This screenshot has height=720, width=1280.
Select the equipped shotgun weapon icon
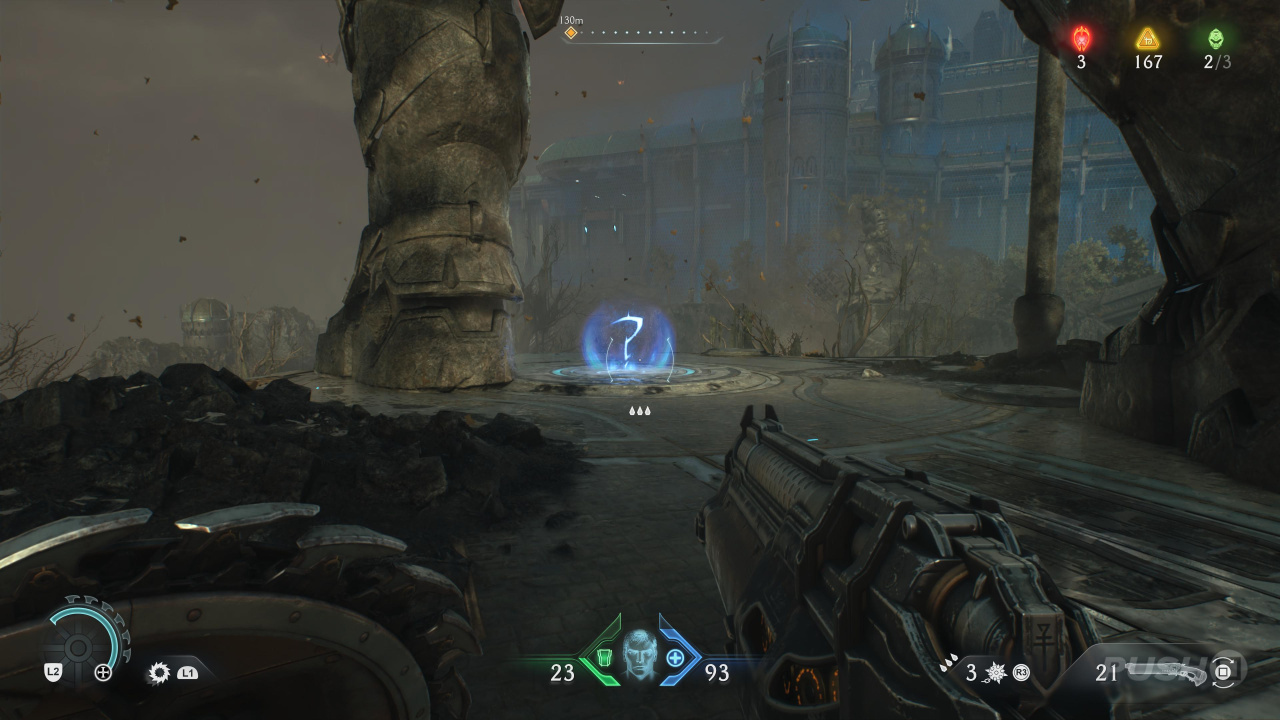pyautogui.click(x=1168, y=671)
